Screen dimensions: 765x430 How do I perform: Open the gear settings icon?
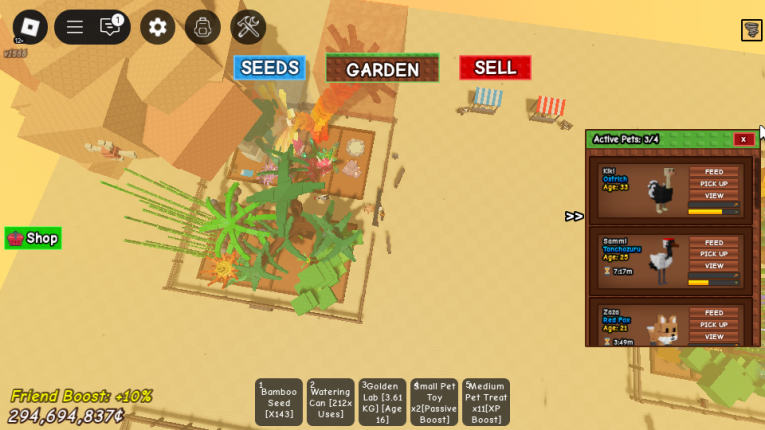click(x=157, y=27)
